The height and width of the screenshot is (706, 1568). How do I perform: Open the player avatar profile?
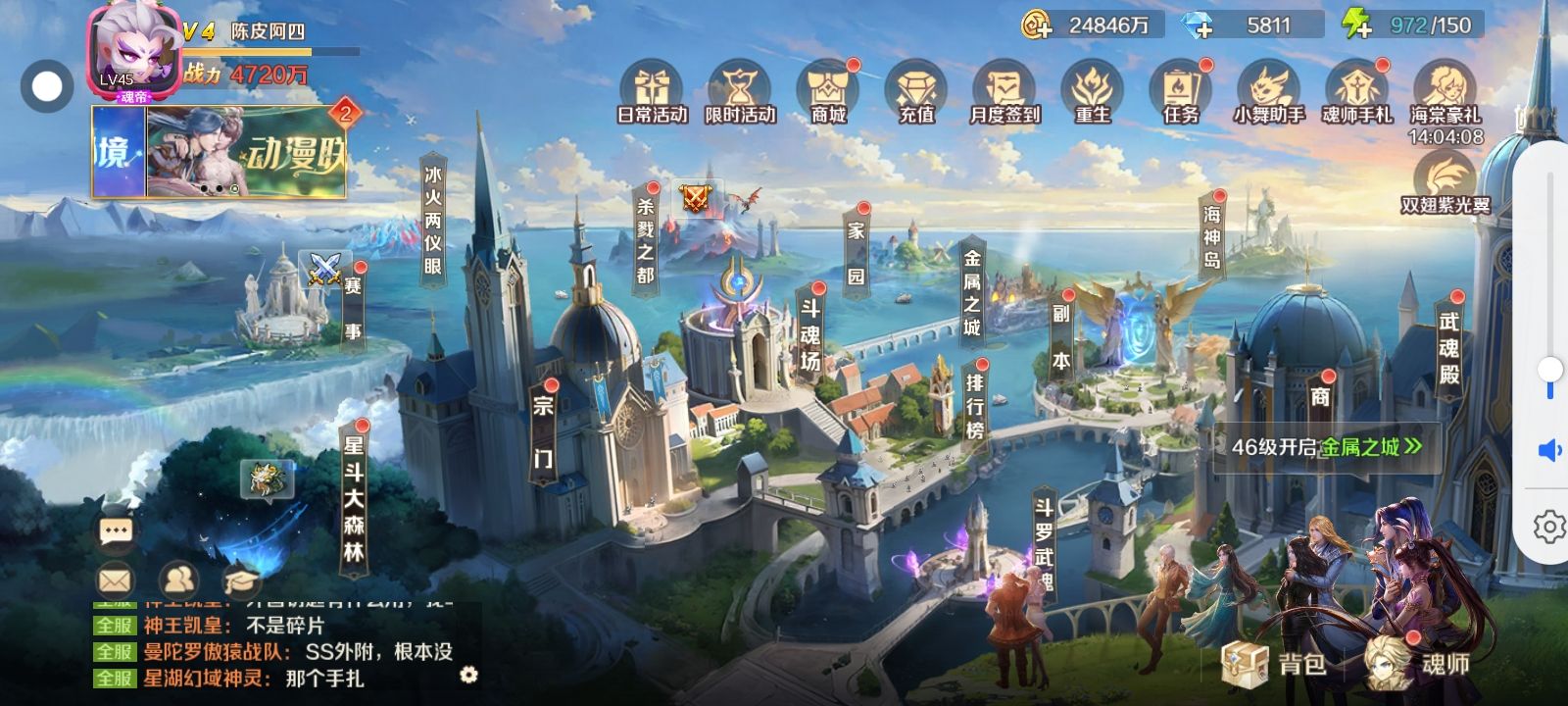click(134, 51)
